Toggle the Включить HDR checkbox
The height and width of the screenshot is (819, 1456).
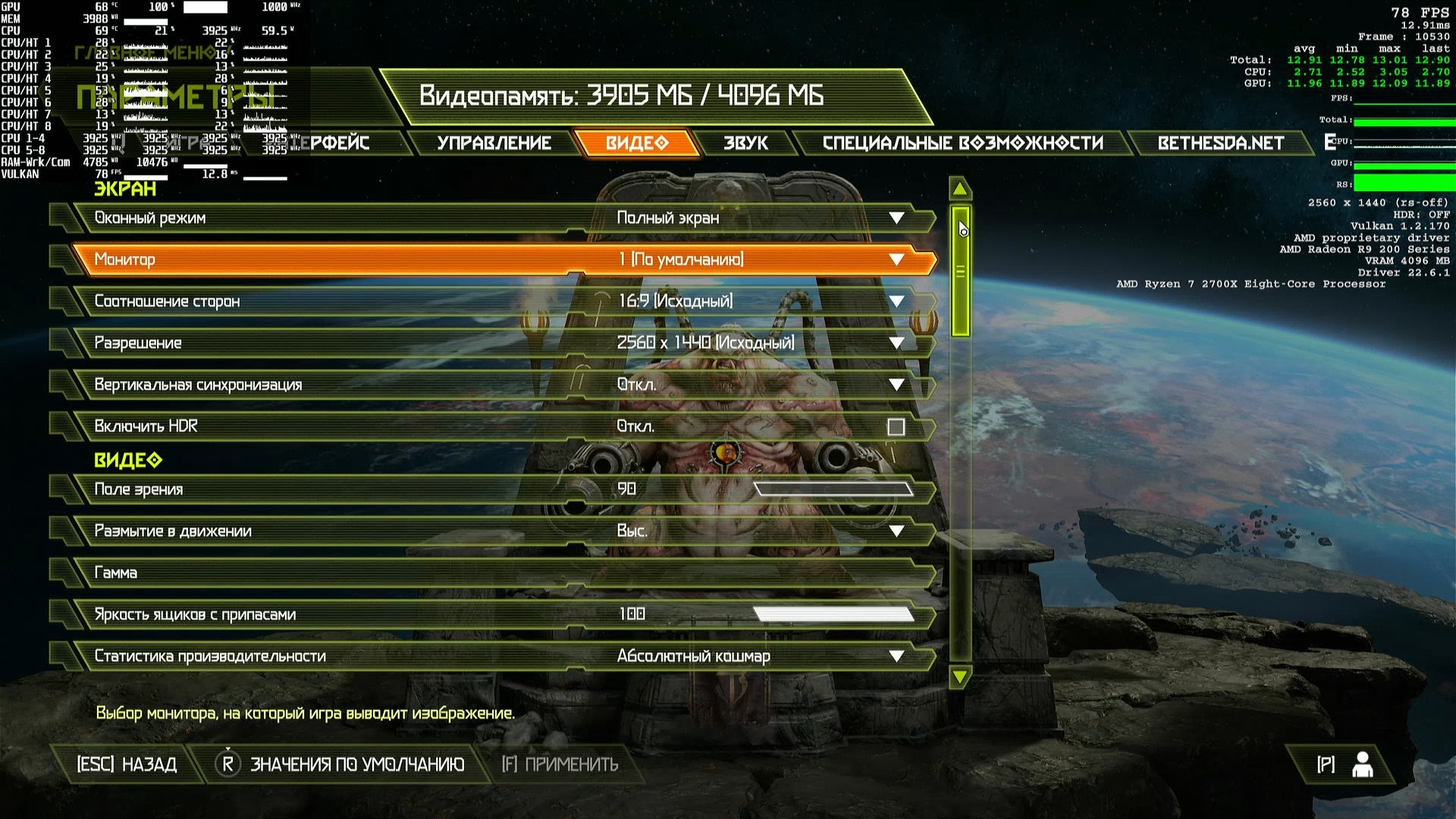click(x=896, y=427)
